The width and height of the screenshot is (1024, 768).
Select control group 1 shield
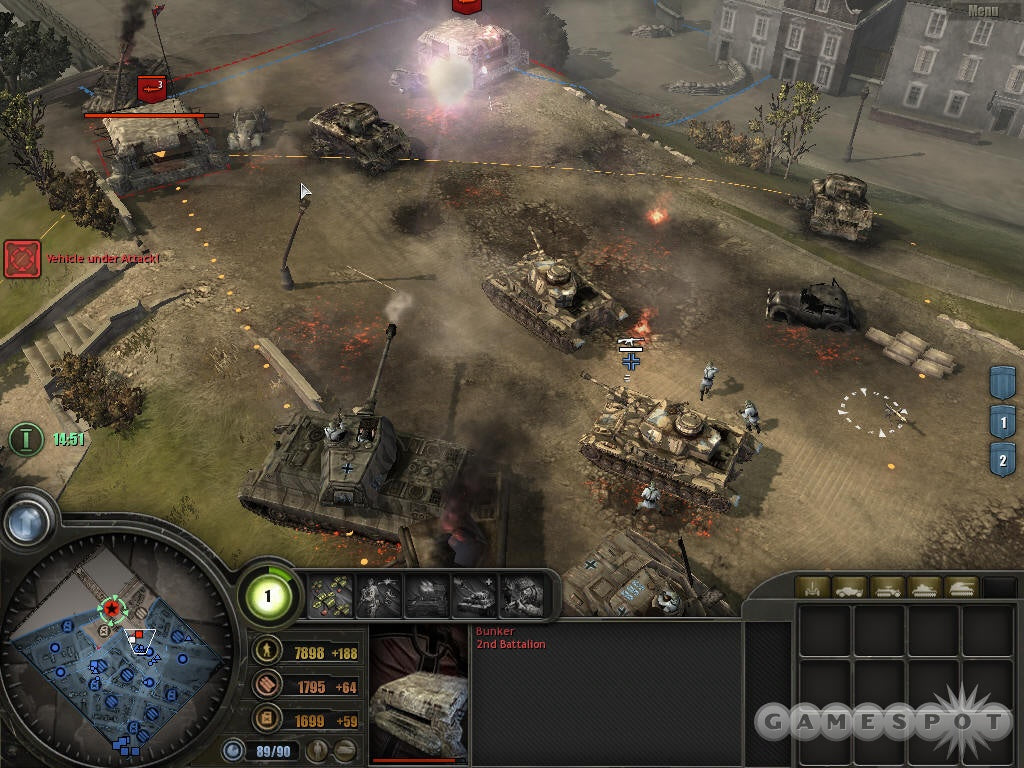(x=1002, y=422)
